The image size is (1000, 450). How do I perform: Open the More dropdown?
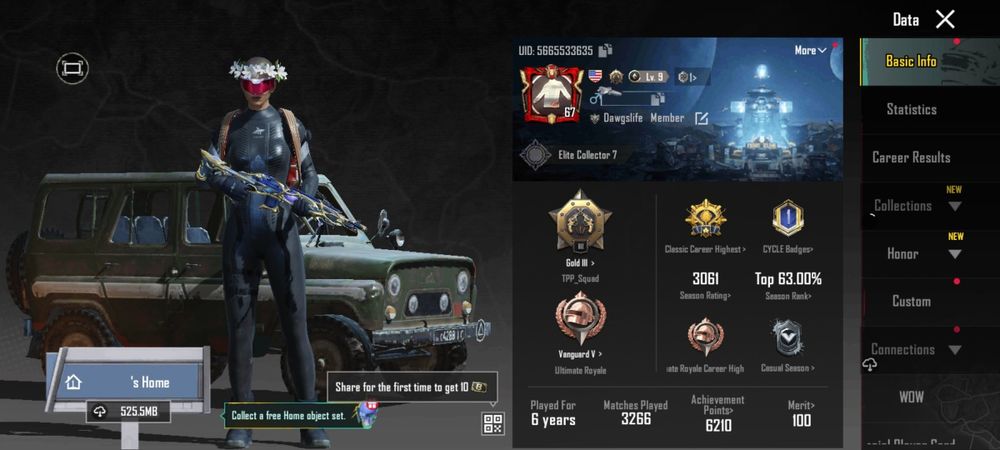click(810, 50)
